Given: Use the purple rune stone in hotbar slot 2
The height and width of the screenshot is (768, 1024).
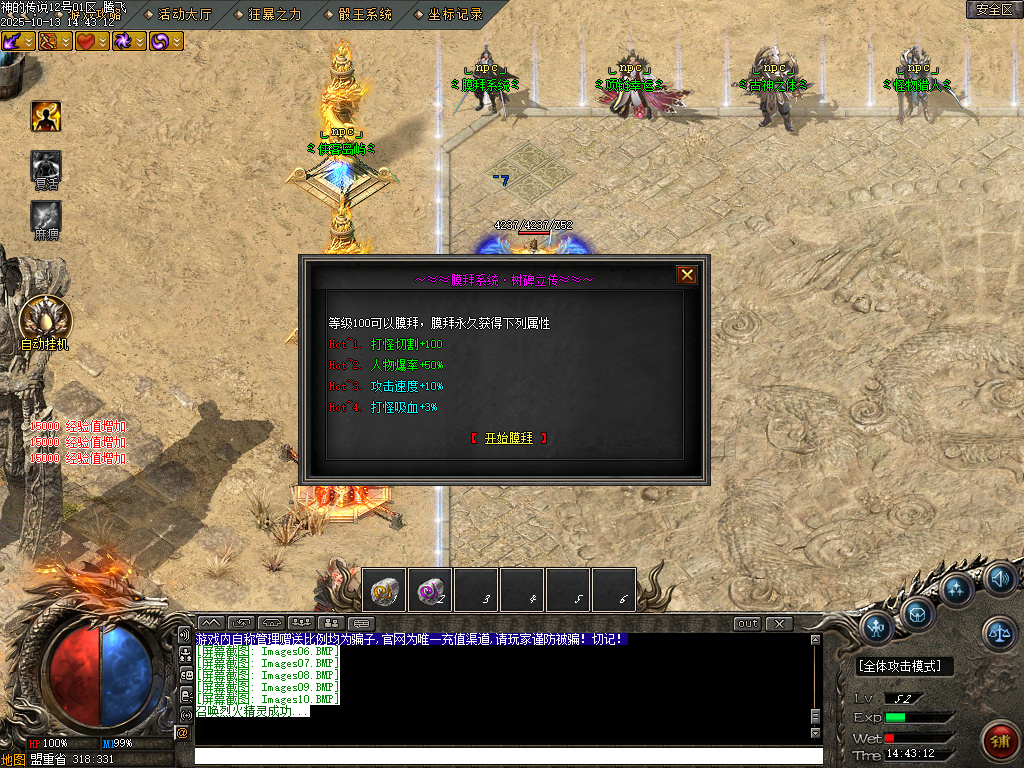Looking at the screenshot, I should [x=430, y=590].
